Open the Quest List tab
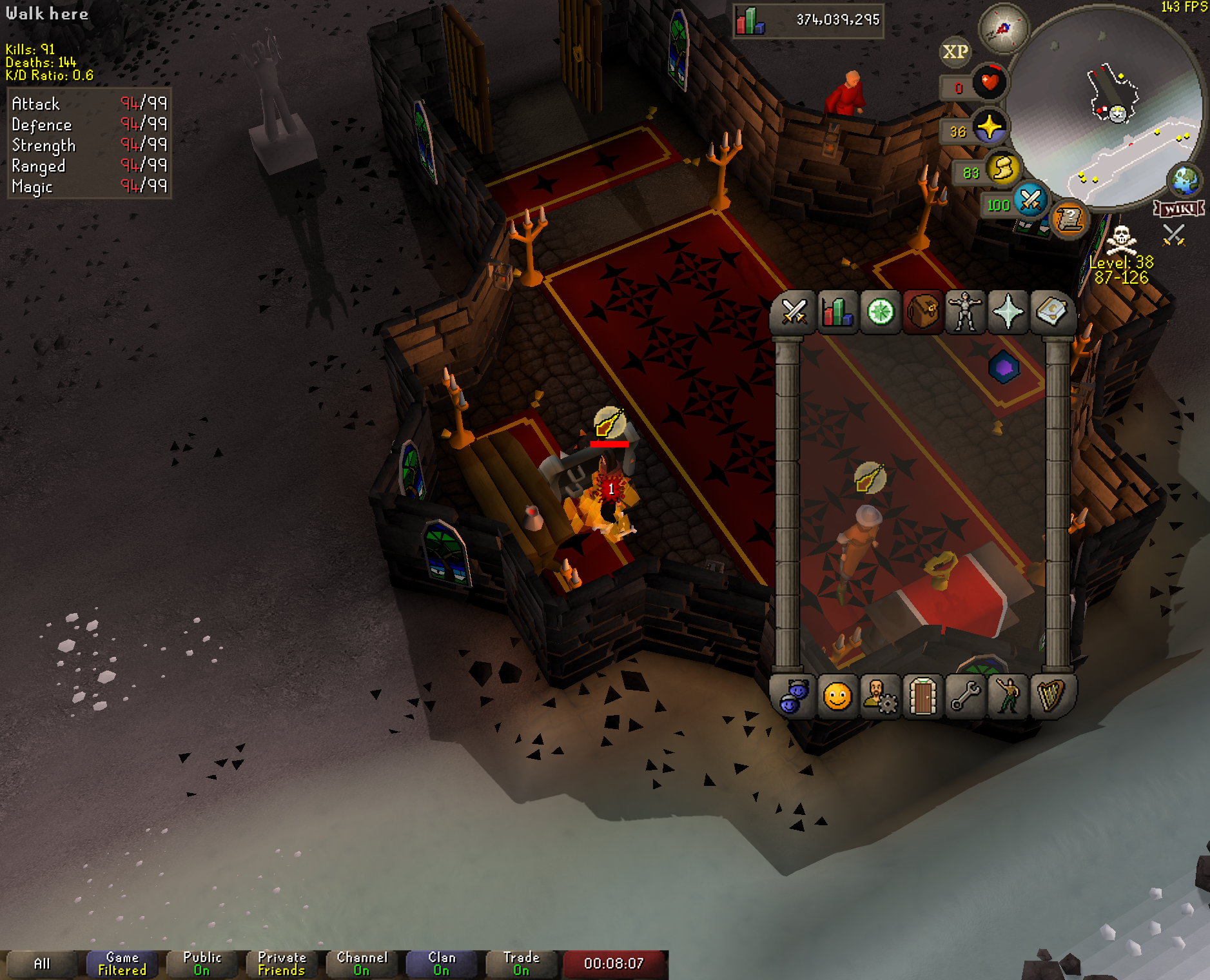Viewport: 1210px width, 980px height. (880, 313)
